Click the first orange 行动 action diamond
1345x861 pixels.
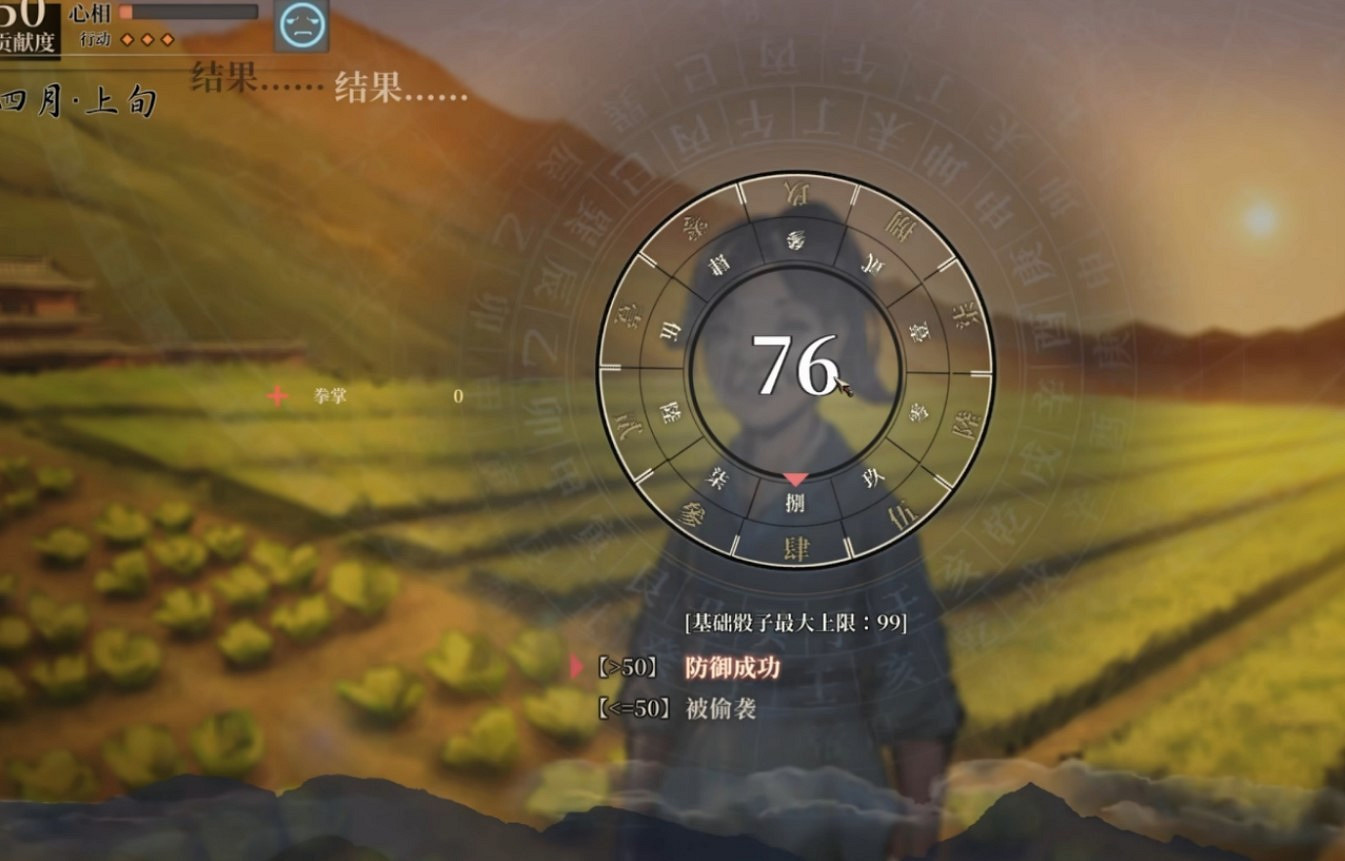pyautogui.click(x=126, y=39)
